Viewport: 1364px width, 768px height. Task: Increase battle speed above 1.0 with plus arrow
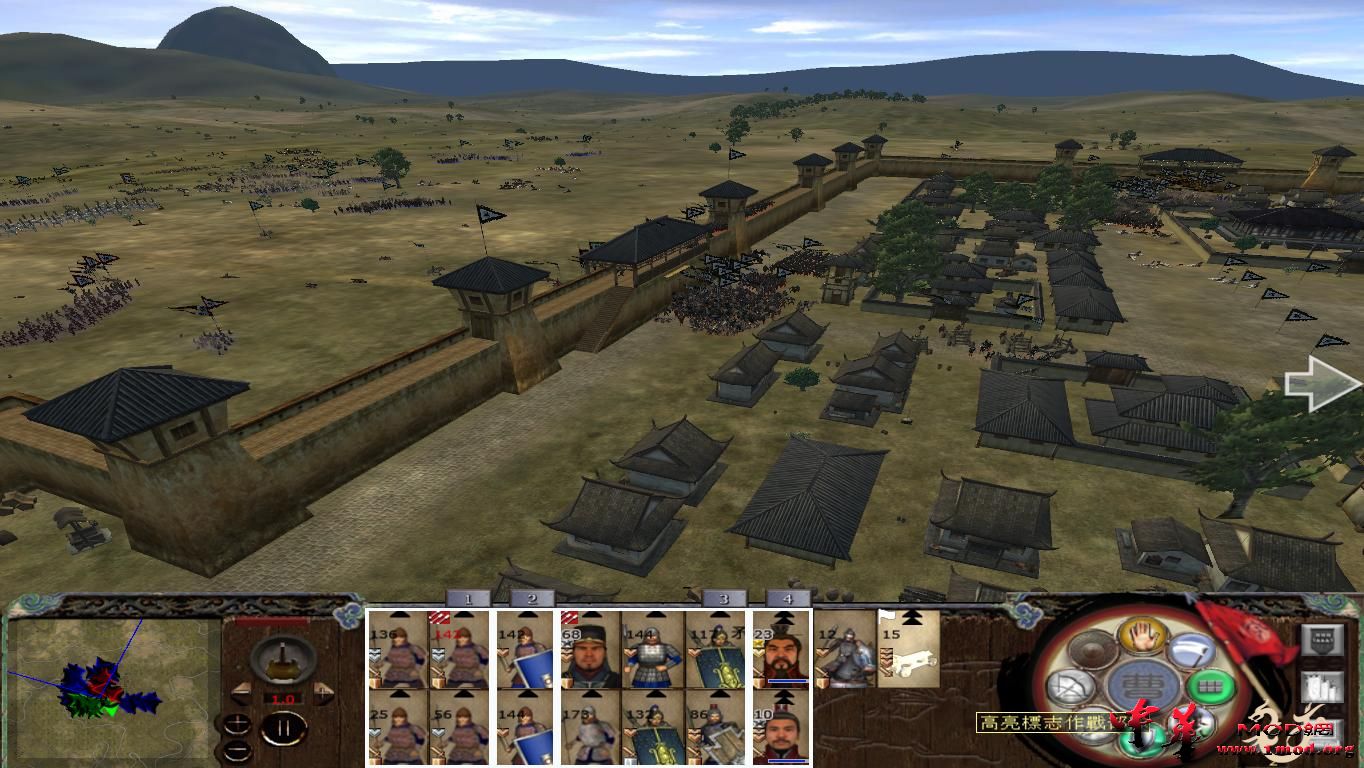click(x=324, y=692)
